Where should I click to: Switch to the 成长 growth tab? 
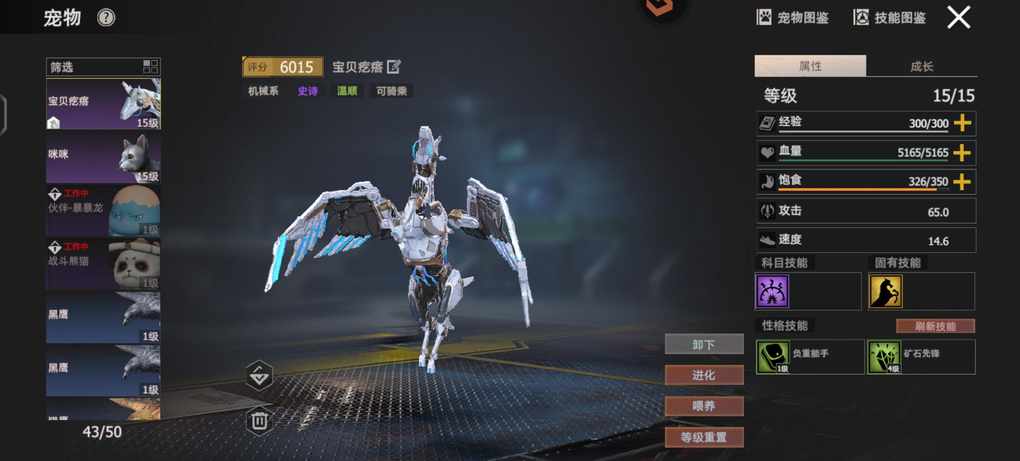tap(921, 66)
